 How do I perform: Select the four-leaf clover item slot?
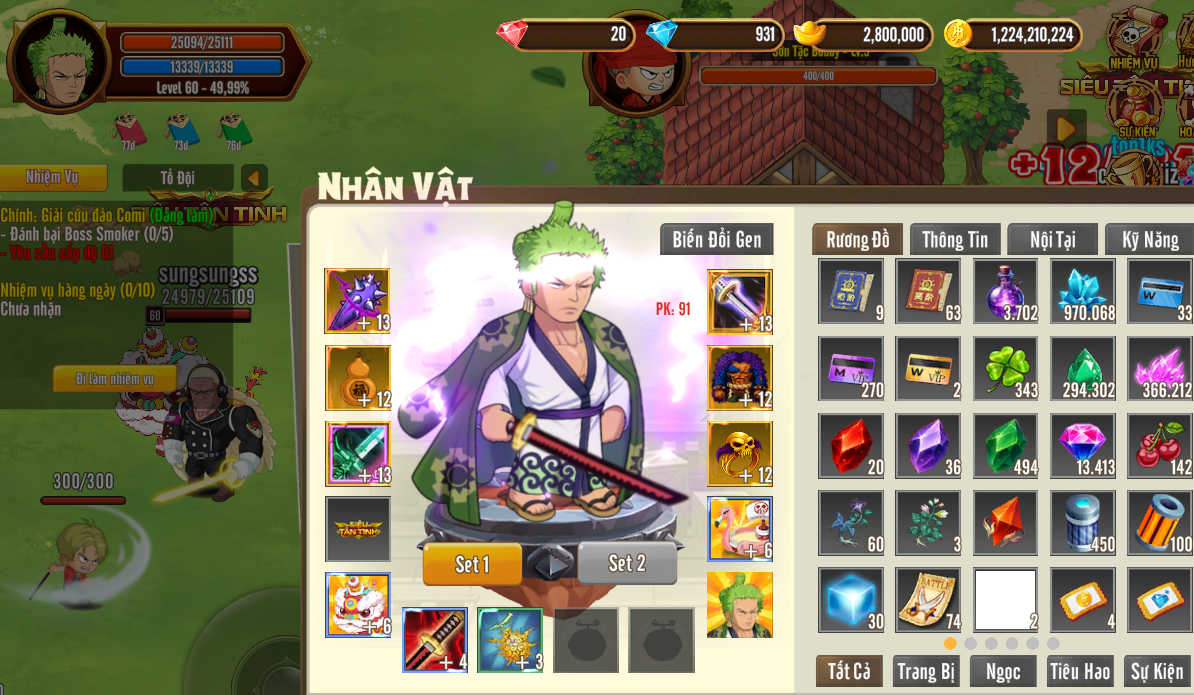click(1005, 369)
